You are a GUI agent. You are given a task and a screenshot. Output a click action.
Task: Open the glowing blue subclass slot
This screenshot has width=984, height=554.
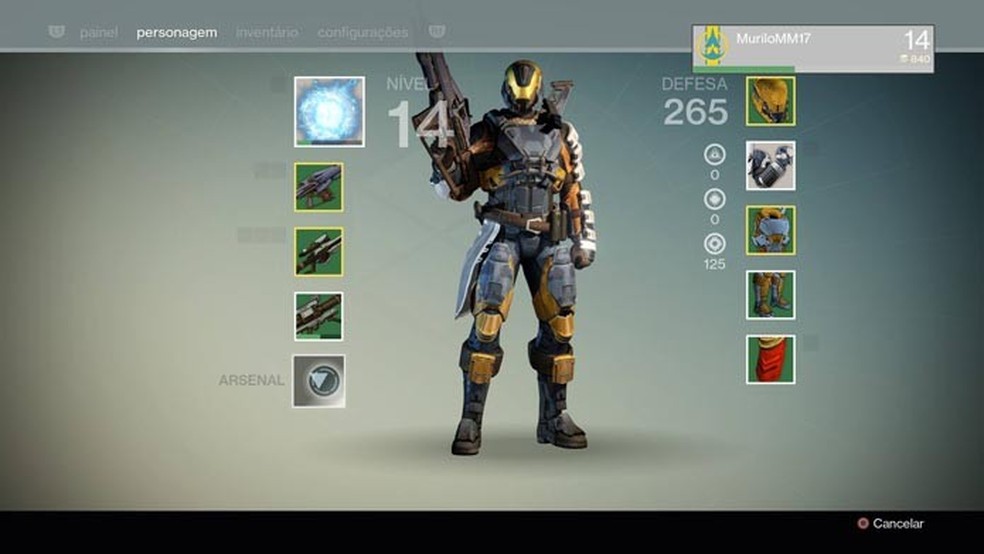329,111
